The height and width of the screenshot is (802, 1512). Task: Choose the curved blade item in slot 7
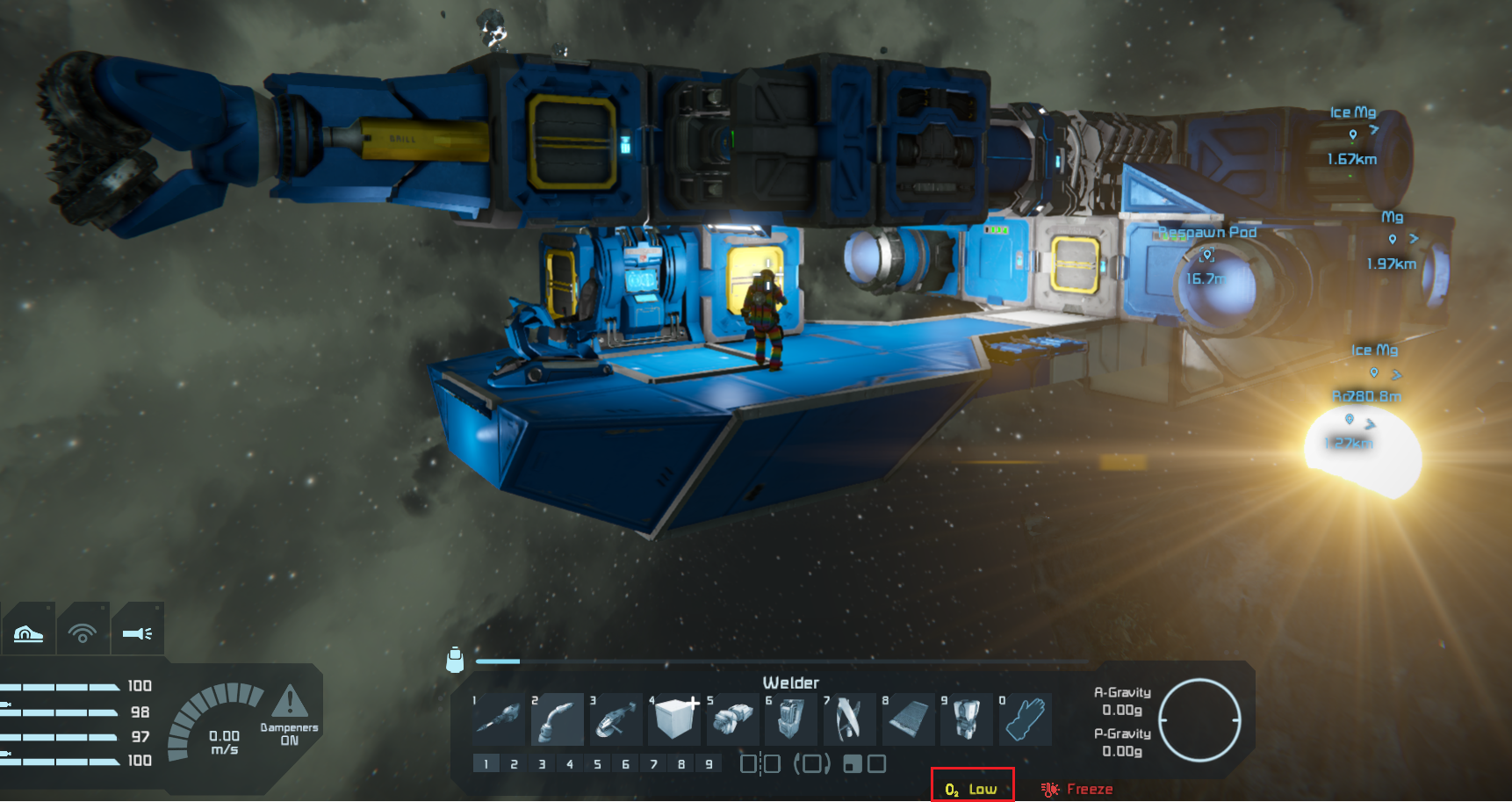(x=849, y=719)
